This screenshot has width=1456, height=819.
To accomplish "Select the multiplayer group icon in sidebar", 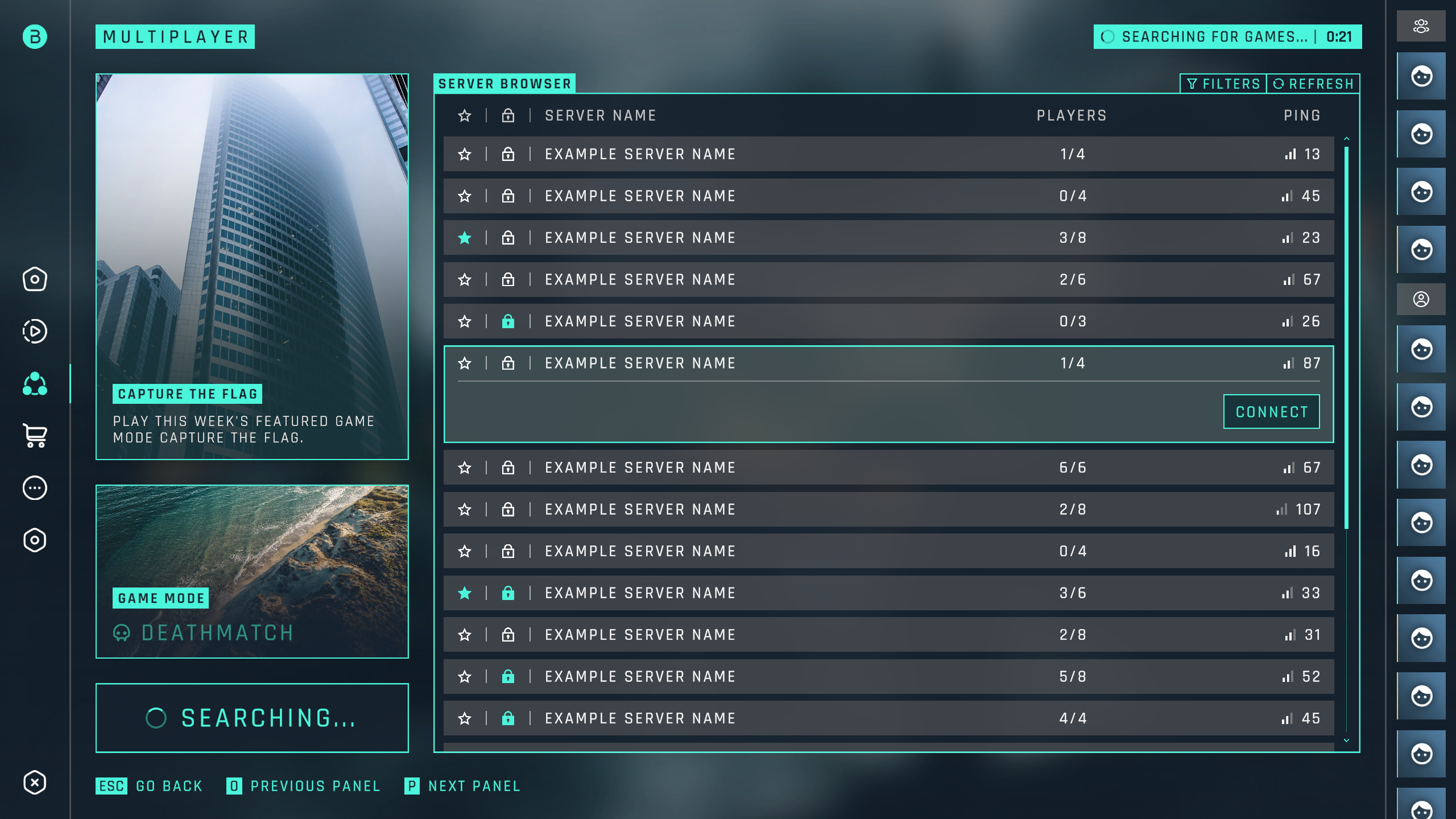I will coord(35,384).
